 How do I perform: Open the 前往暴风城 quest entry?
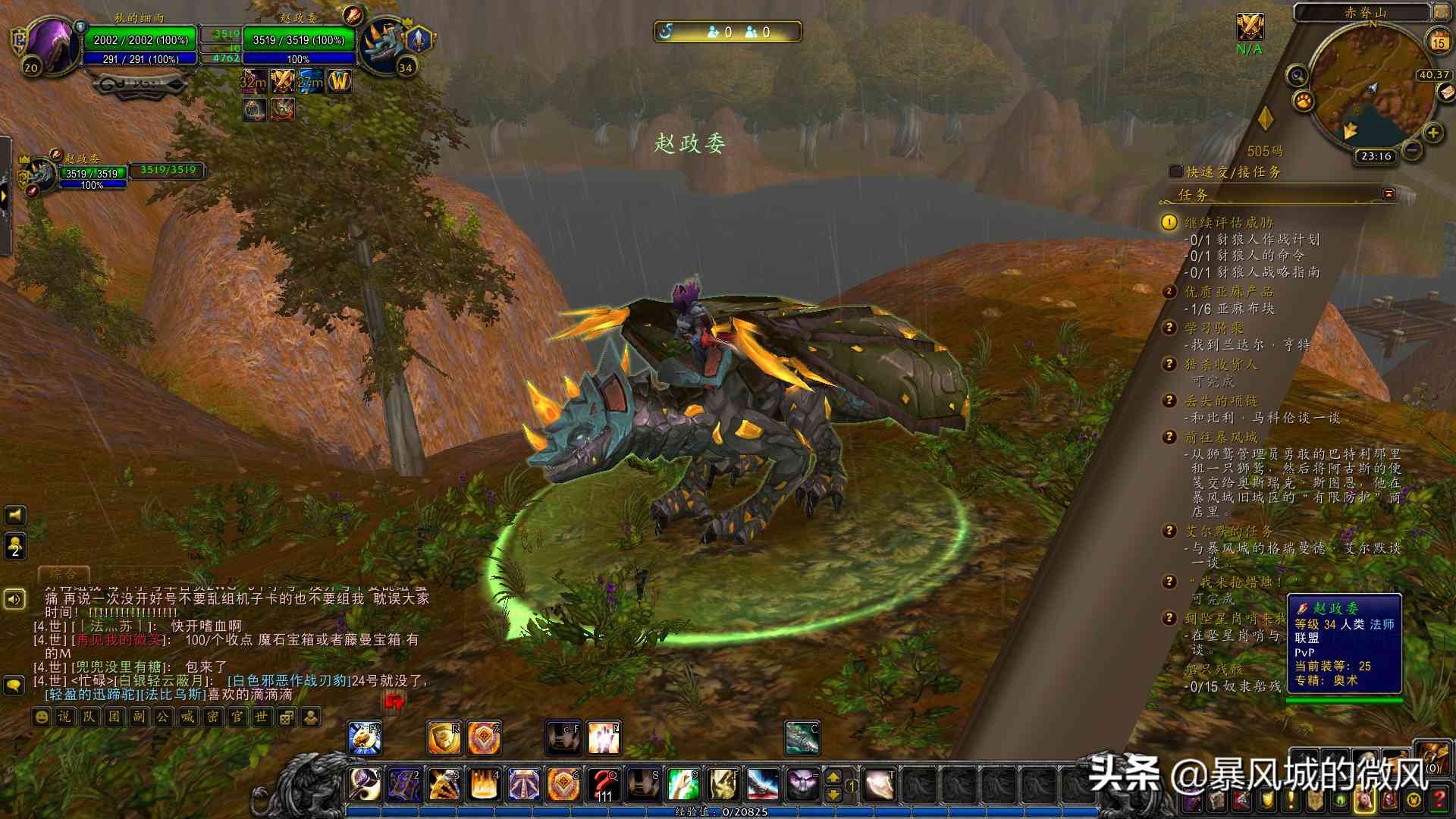1221,438
